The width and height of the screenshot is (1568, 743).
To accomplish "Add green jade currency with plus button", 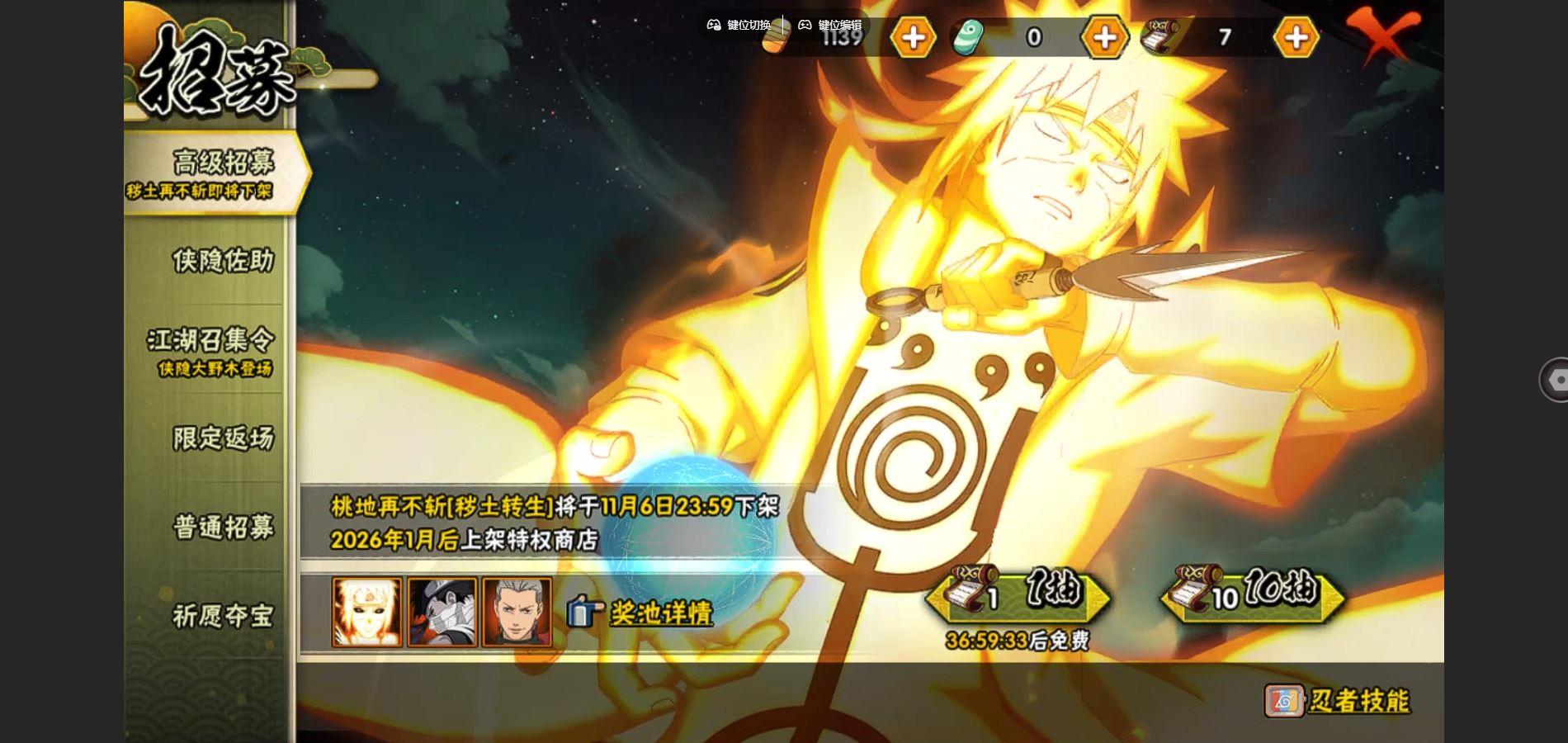I will [x=1104, y=37].
